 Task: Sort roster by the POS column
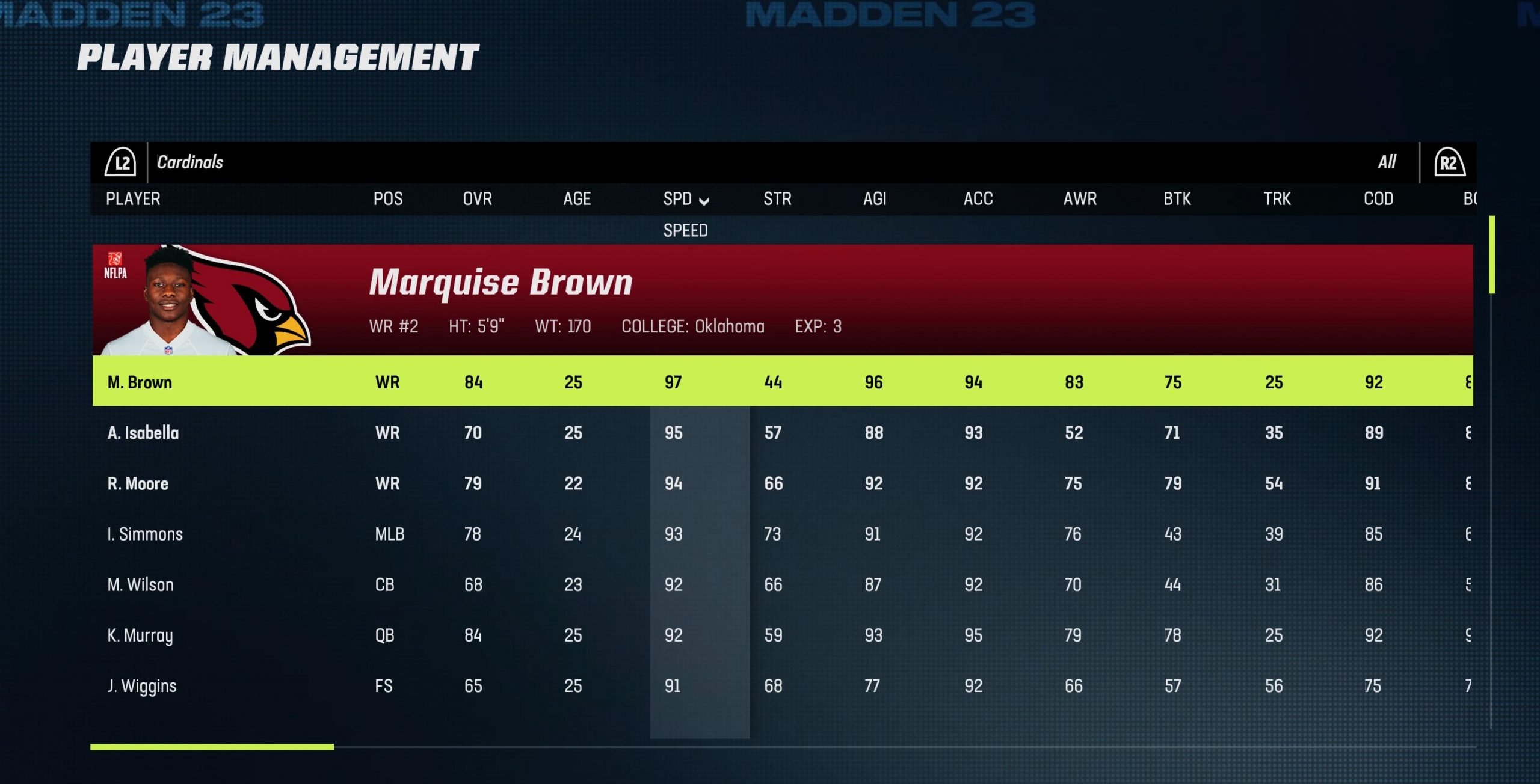[388, 199]
